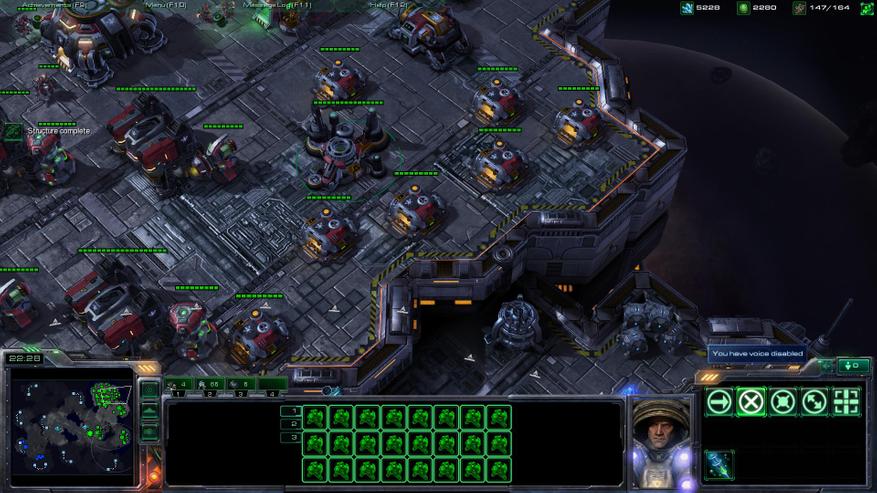Open the Message Log
This screenshot has height=493, width=877.
pyautogui.click(x=284, y=5)
